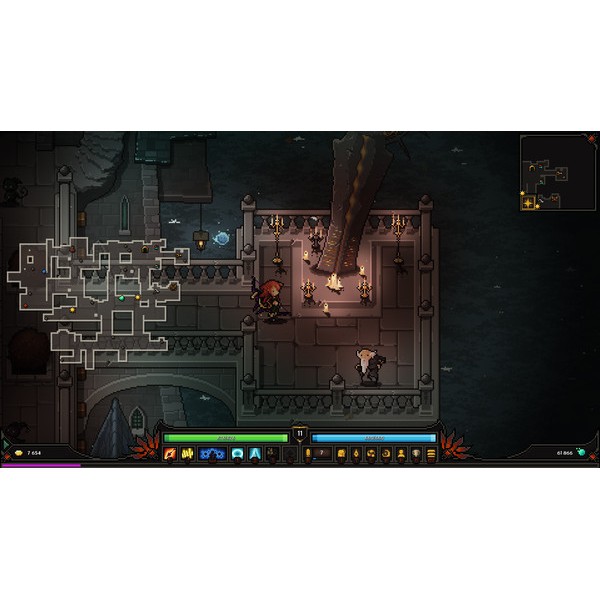Open the golden scroll menu icon
600x600 pixels.
pos(341,454)
